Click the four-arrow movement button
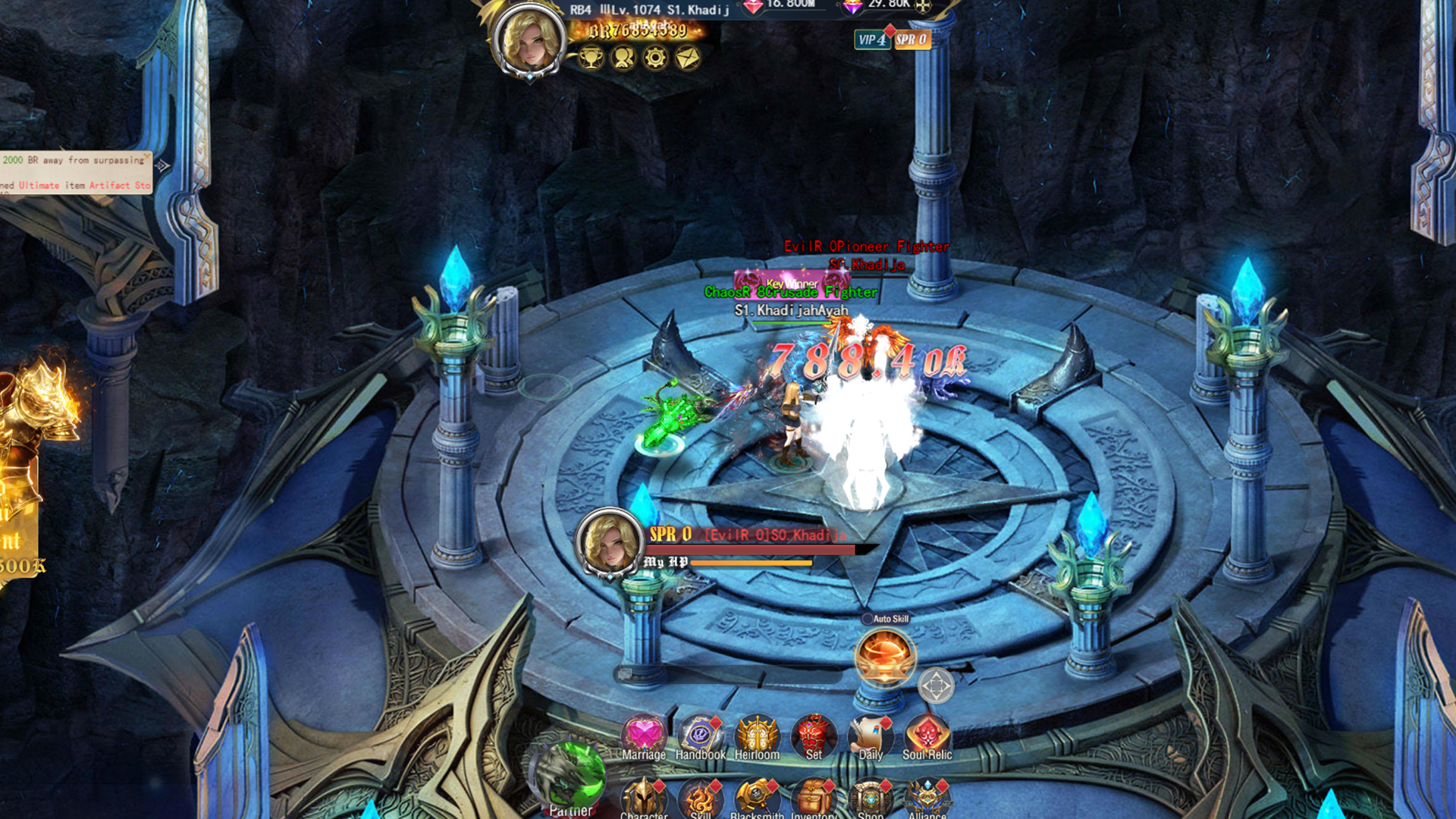This screenshot has height=819, width=1456. pyautogui.click(x=936, y=686)
